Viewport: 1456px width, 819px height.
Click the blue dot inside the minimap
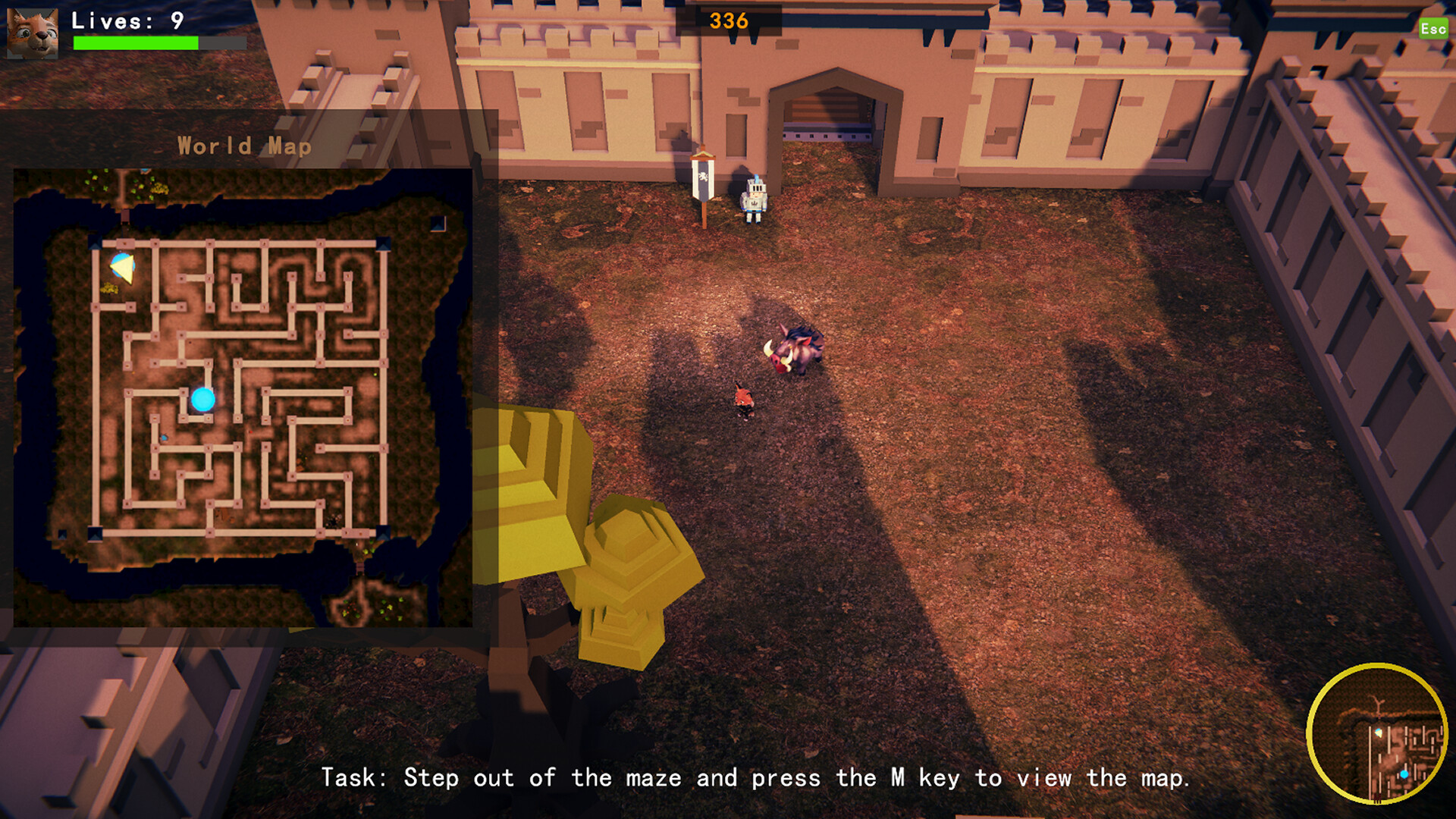[x=1404, y=773]
